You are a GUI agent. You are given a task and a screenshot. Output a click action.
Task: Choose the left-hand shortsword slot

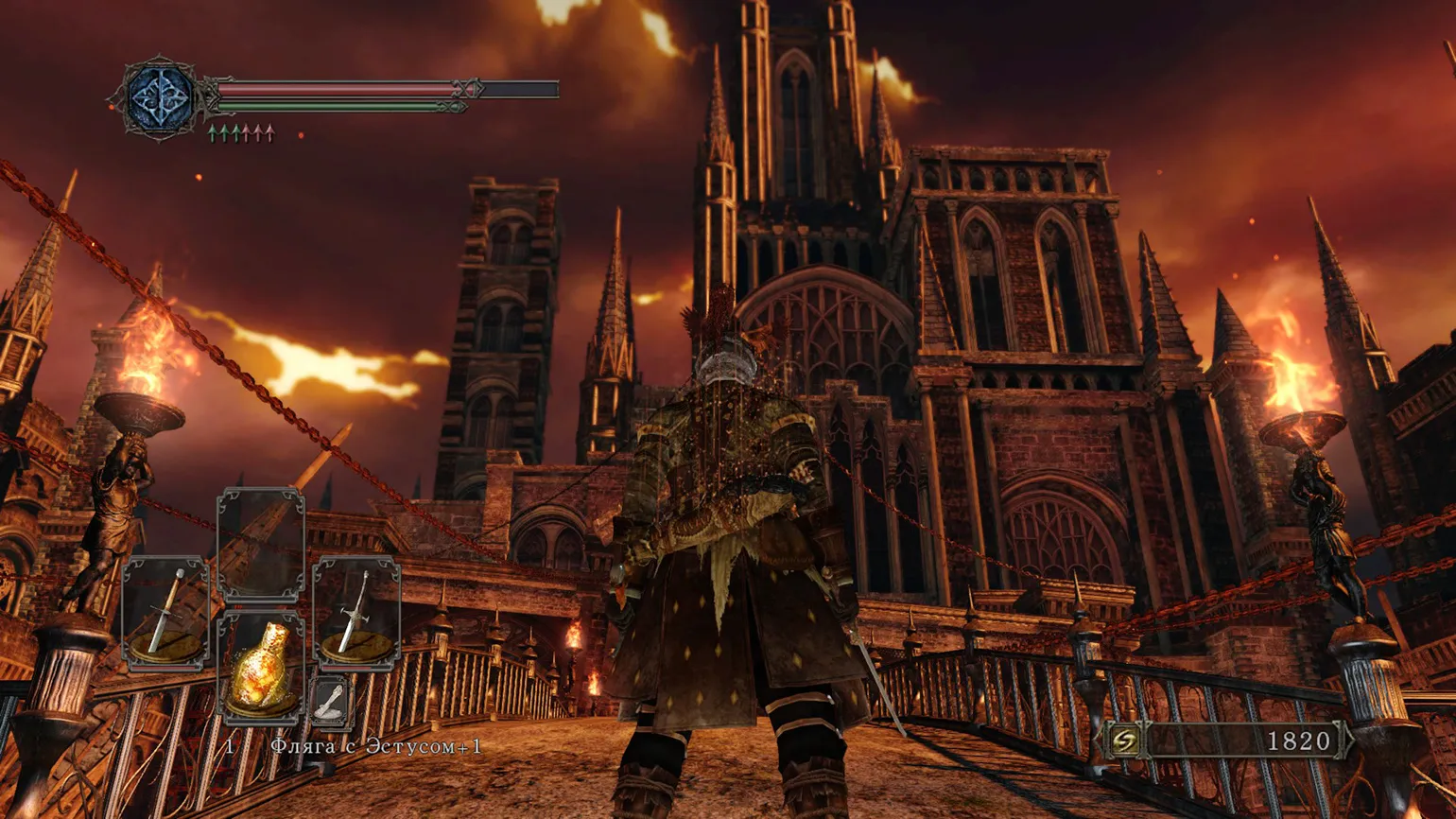point(165,613)
